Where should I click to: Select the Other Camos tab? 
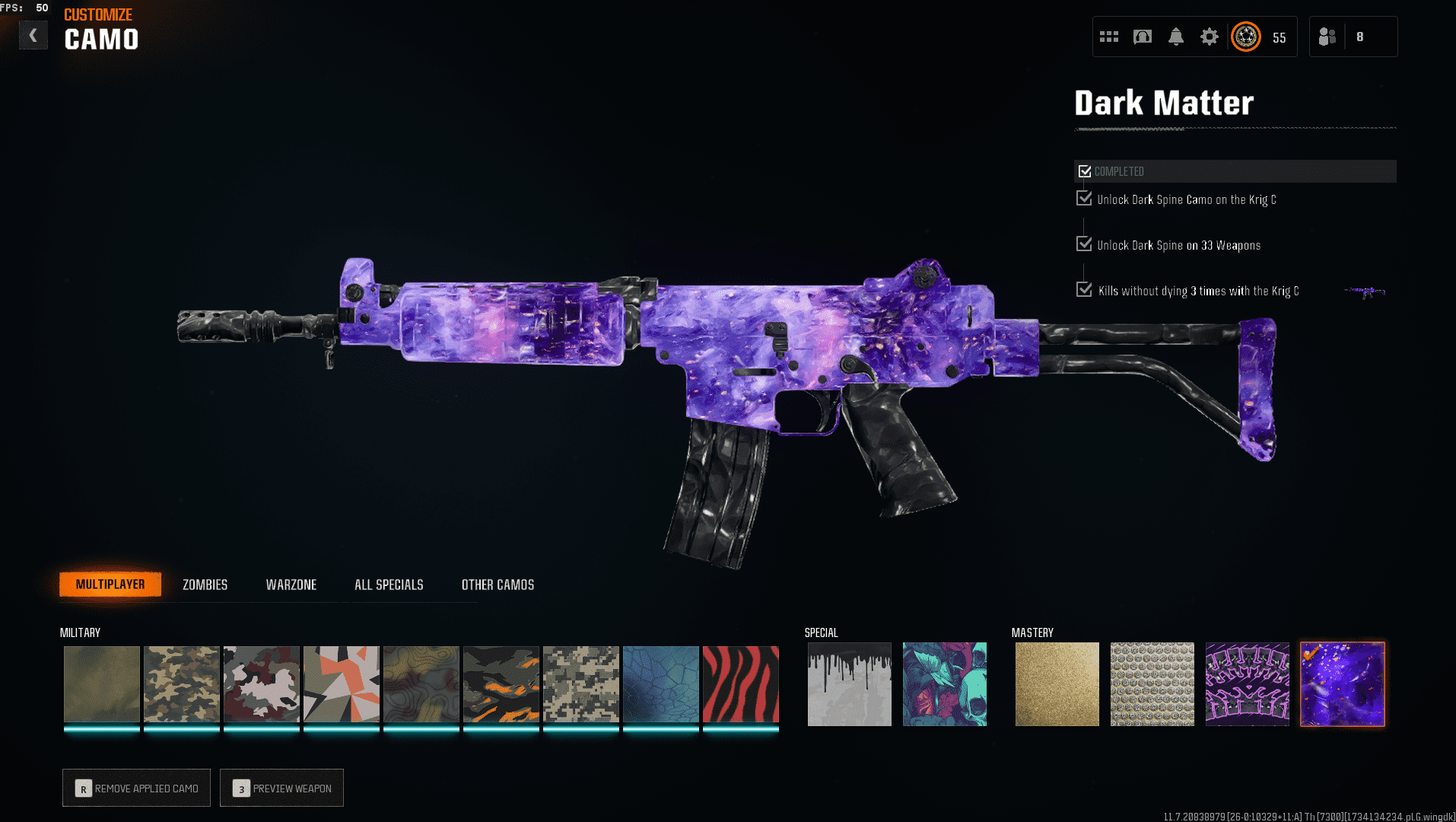(498, 585)
